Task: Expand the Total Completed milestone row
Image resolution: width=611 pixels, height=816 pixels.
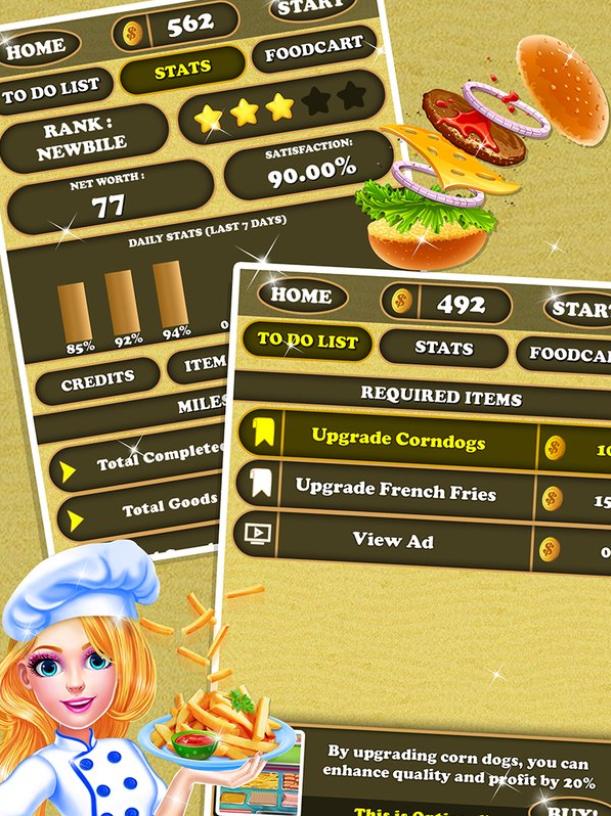Action: (140, 462)
